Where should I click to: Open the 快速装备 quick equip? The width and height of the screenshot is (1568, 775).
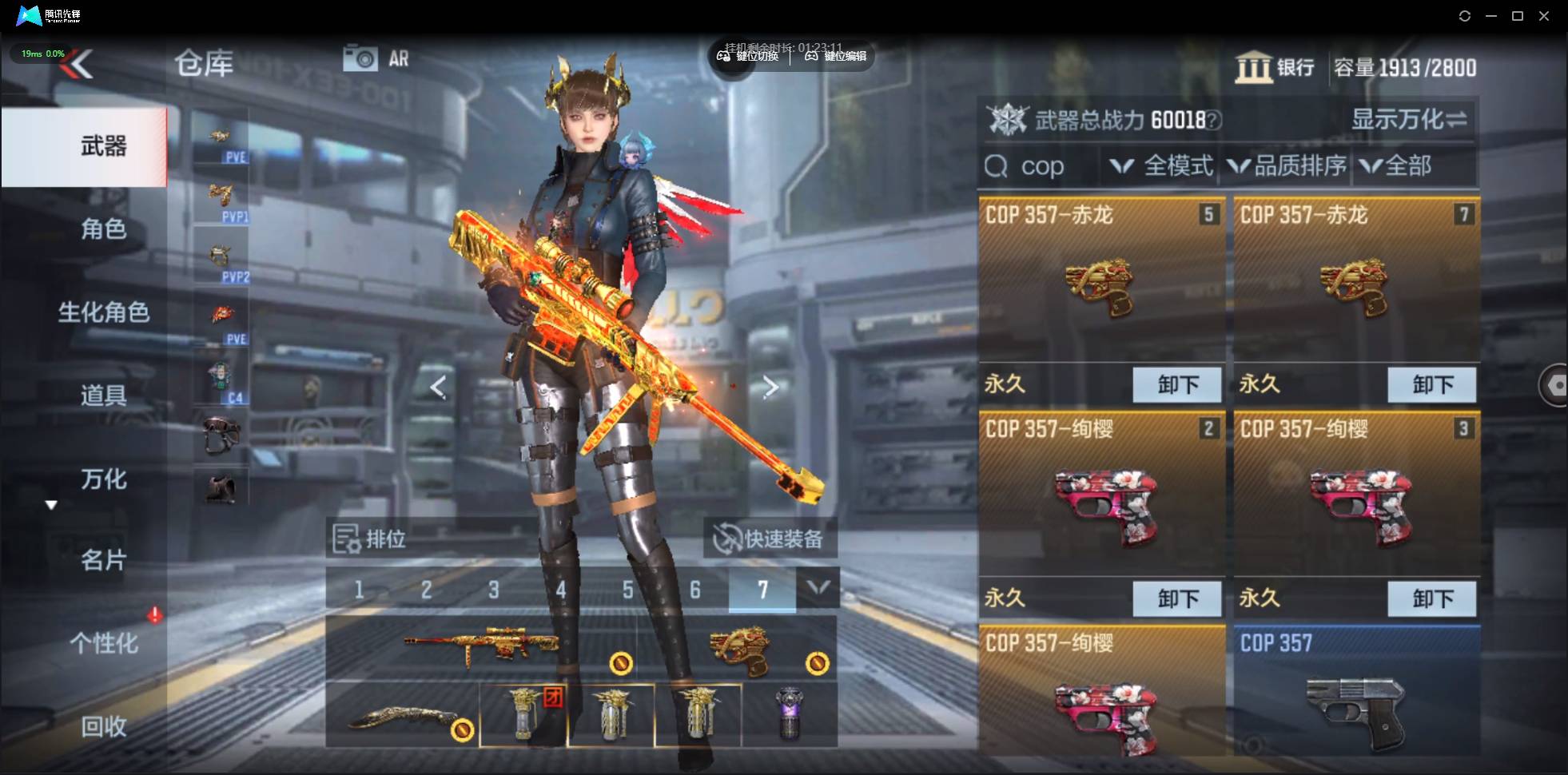click(770, 539)
